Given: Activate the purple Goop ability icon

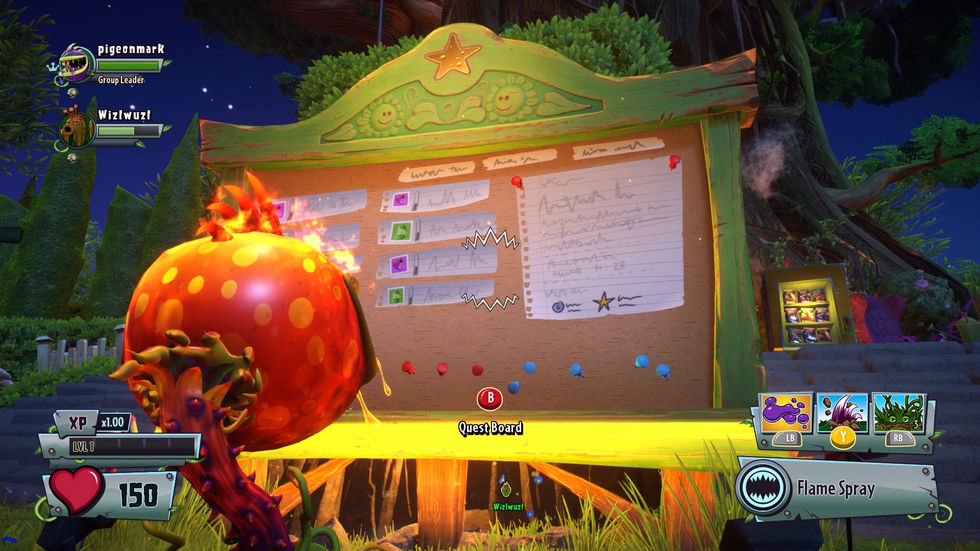Looking at the screenshot, I should coord(786,412).
